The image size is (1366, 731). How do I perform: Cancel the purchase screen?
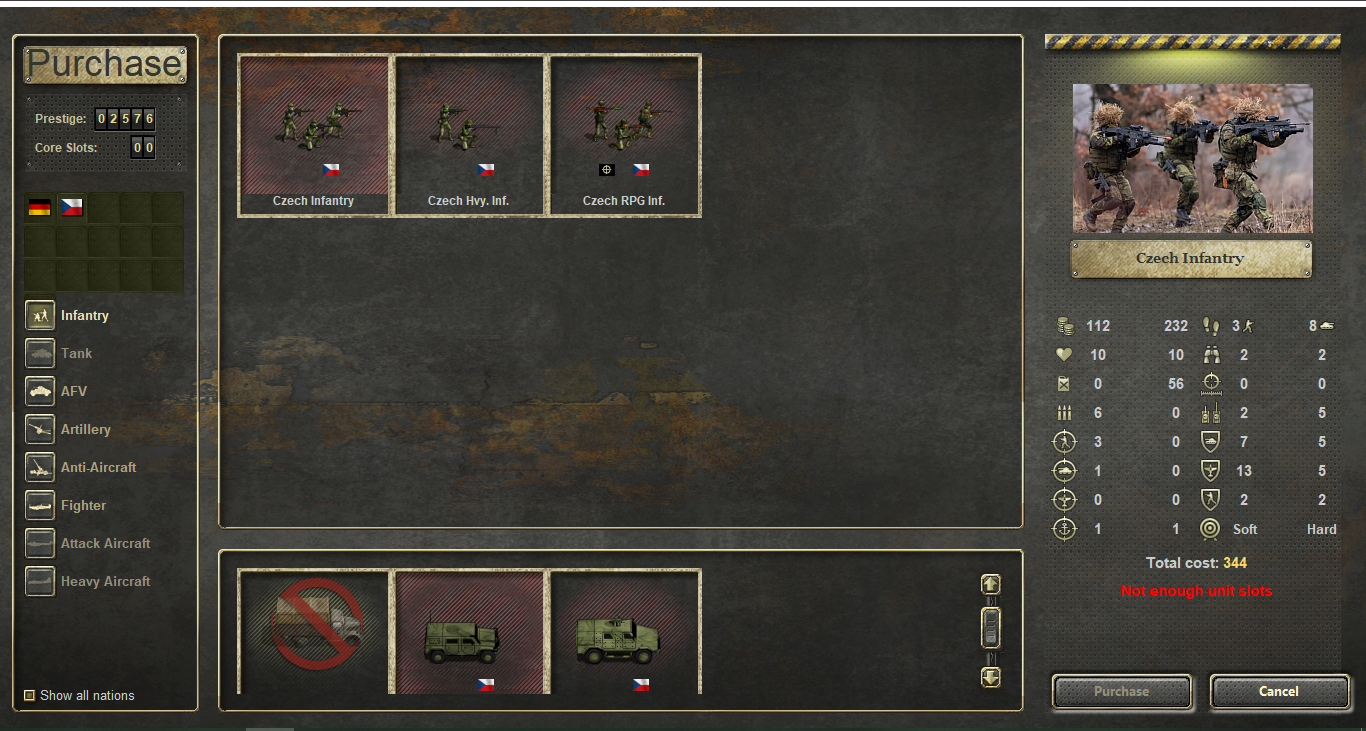[1279, 691]
